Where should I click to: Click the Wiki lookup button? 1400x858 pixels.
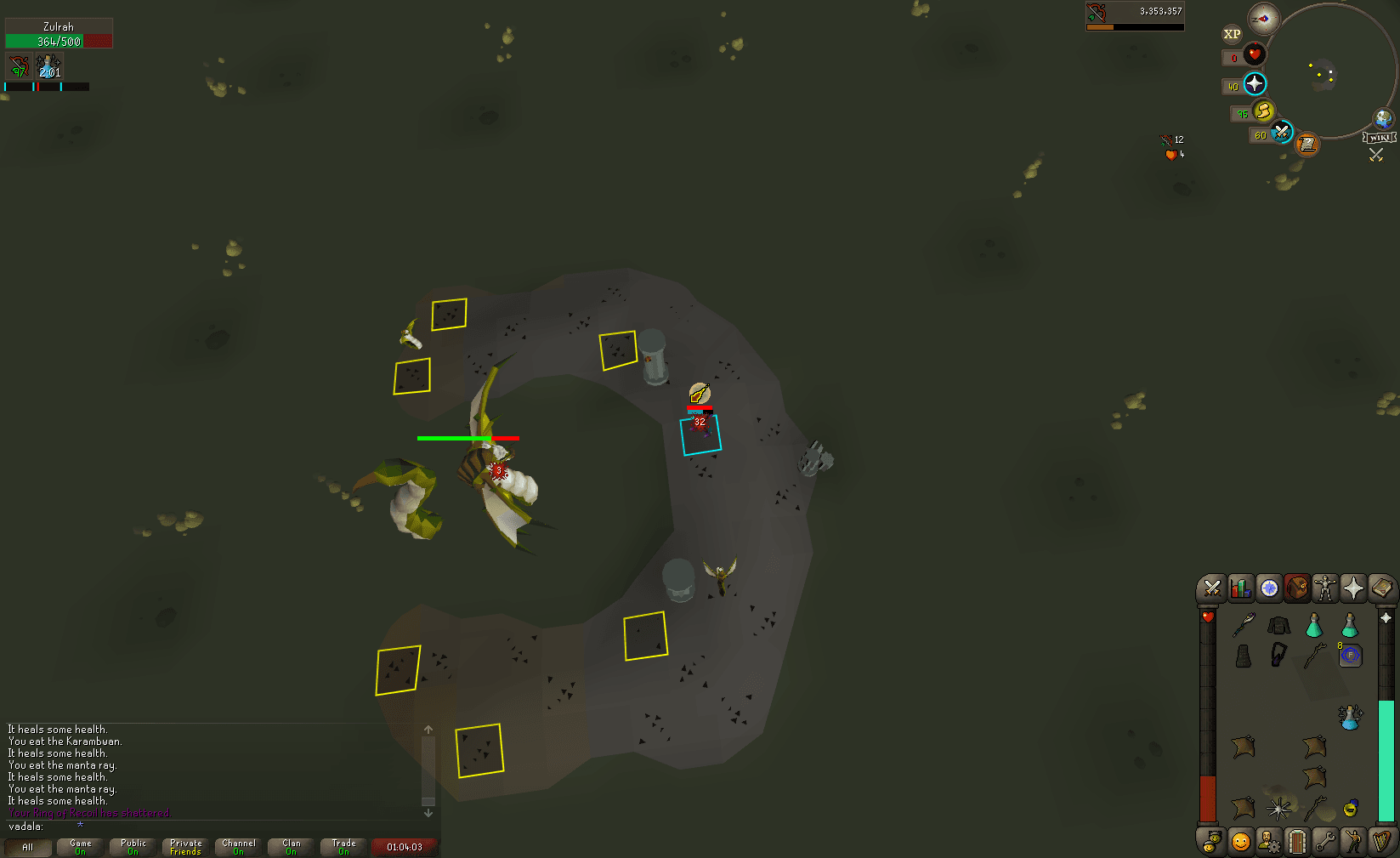click(1380, 135)
